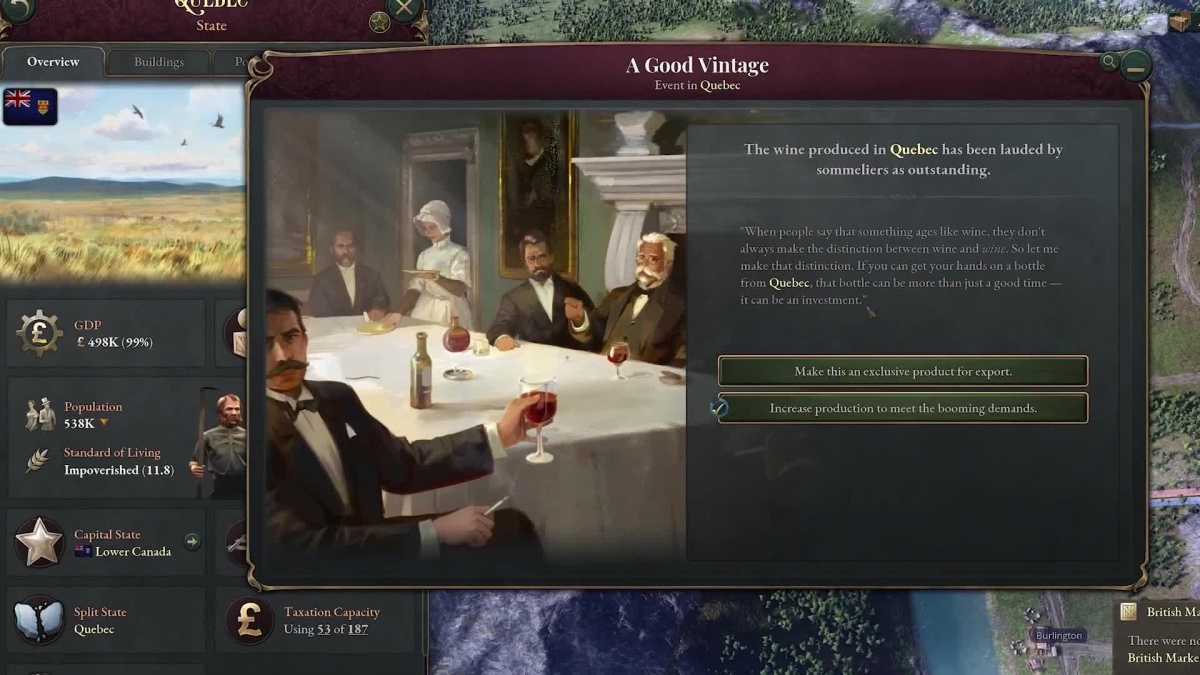Screen dimensions: 1200x675
Task: Click the green star pin button
Action: point(379,21)
